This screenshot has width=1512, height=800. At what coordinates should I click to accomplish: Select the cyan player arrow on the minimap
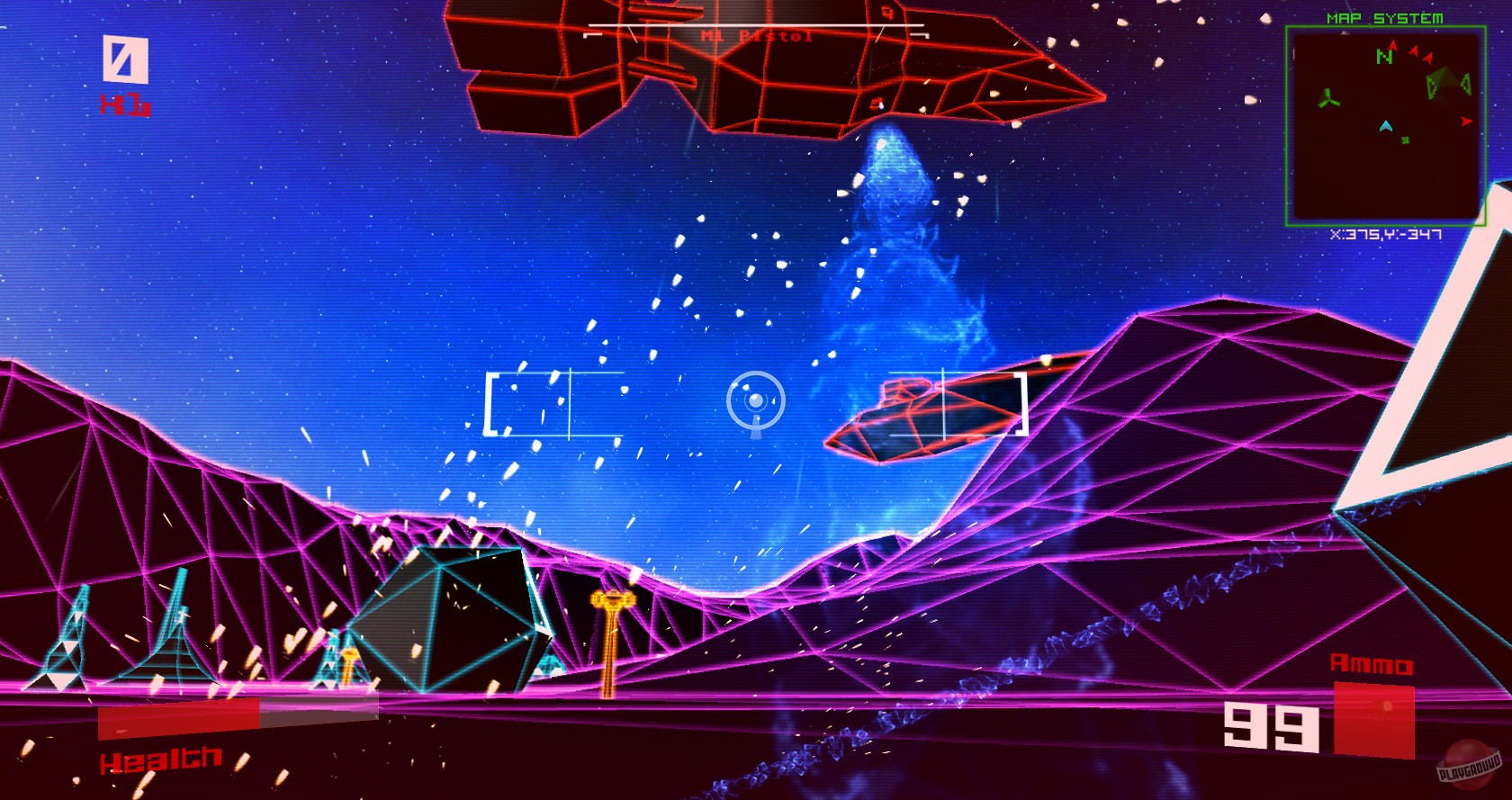pos(1387,127)
